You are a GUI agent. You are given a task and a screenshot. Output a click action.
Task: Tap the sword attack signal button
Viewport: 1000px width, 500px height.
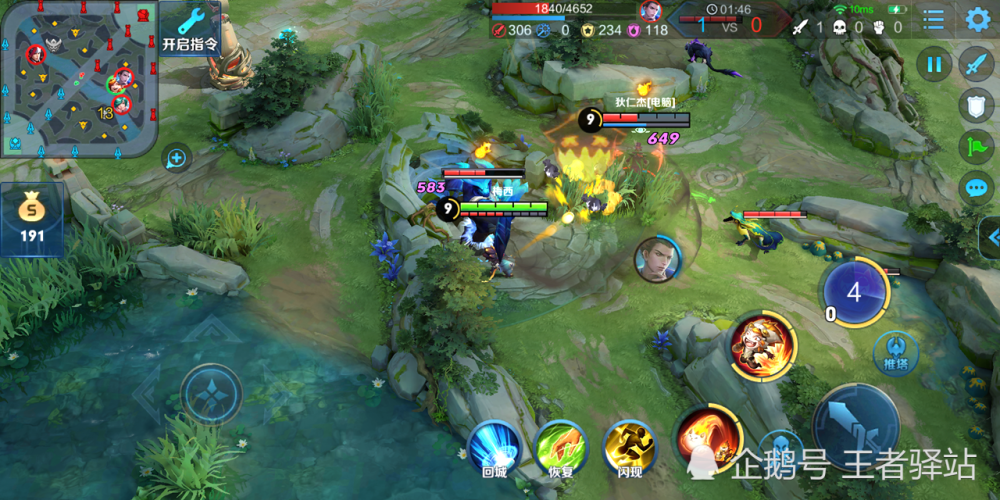(975, 65)
